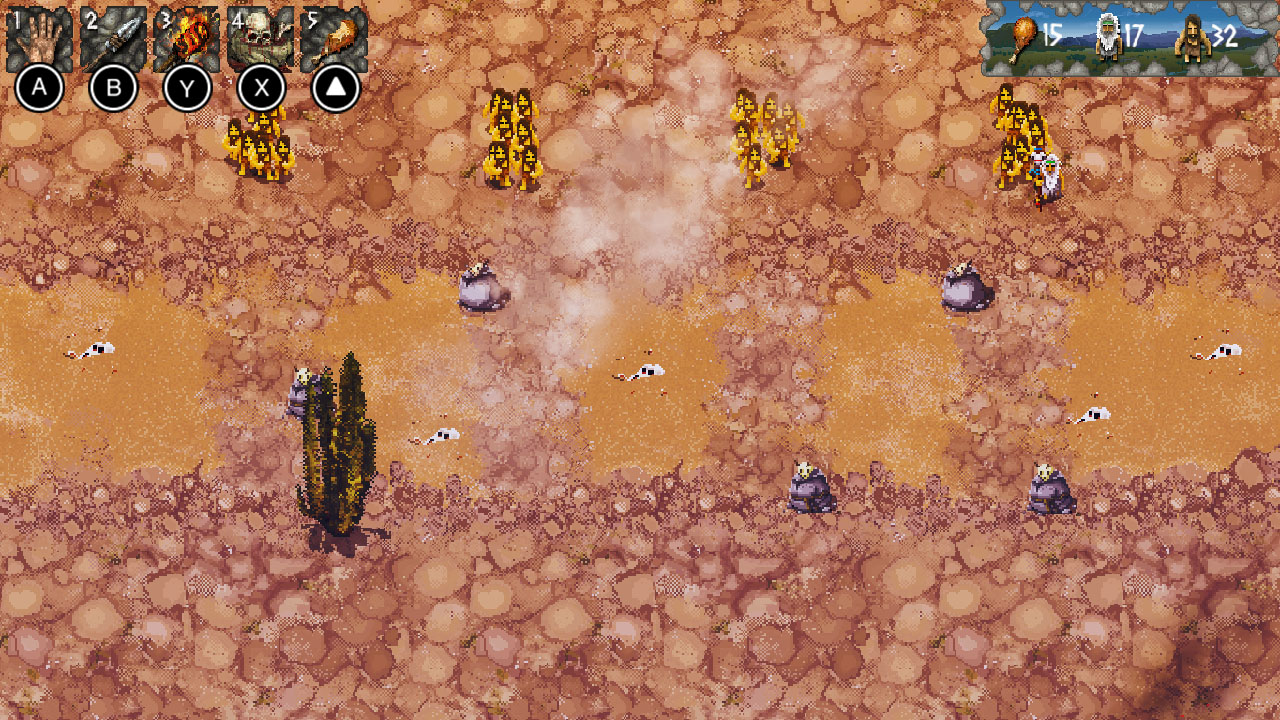Toggle the Y button prompt under the torch
This screenshot has height=720, width=1280.
coord(187,87)
